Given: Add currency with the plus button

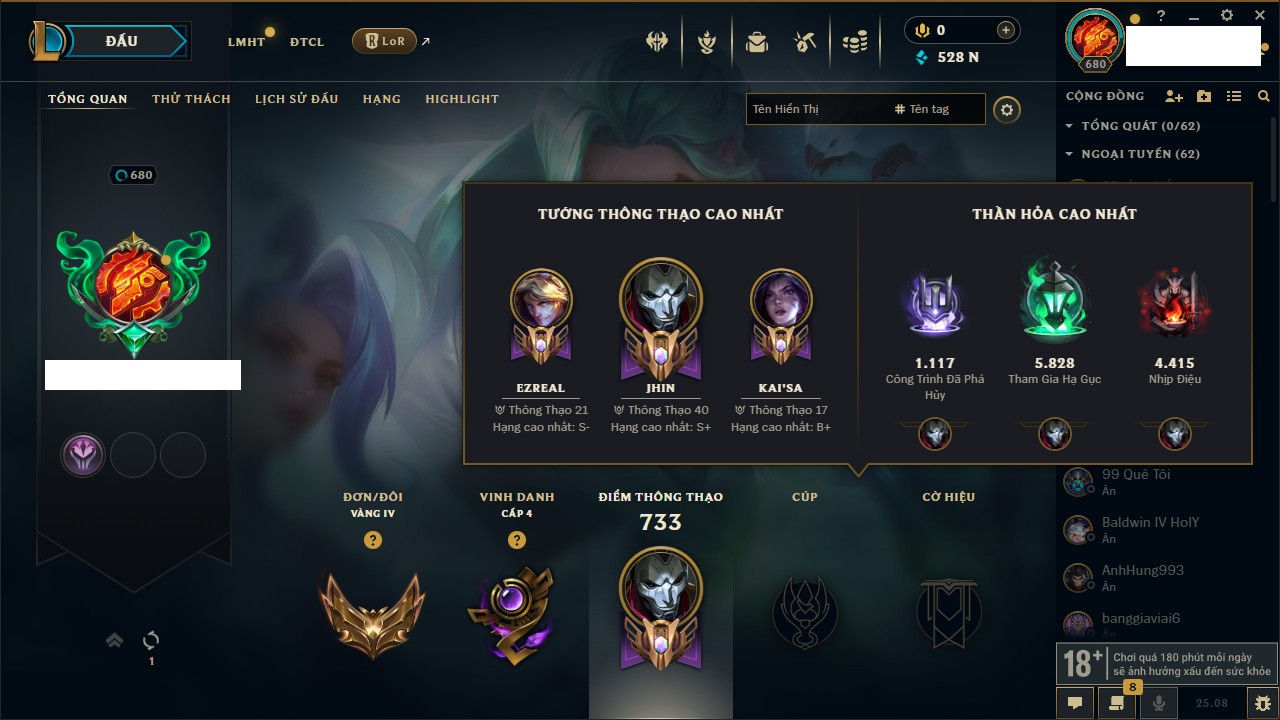Looking at the screenshot, I should coord(1005,30).
